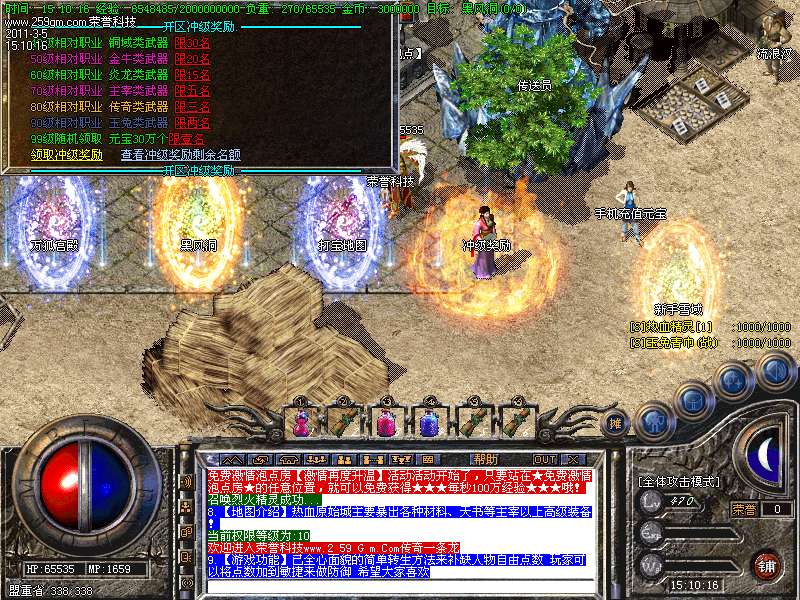Click the OUT button above the chat
The height and width of the screenshot is (600, 800).
(x=545, y=459)
